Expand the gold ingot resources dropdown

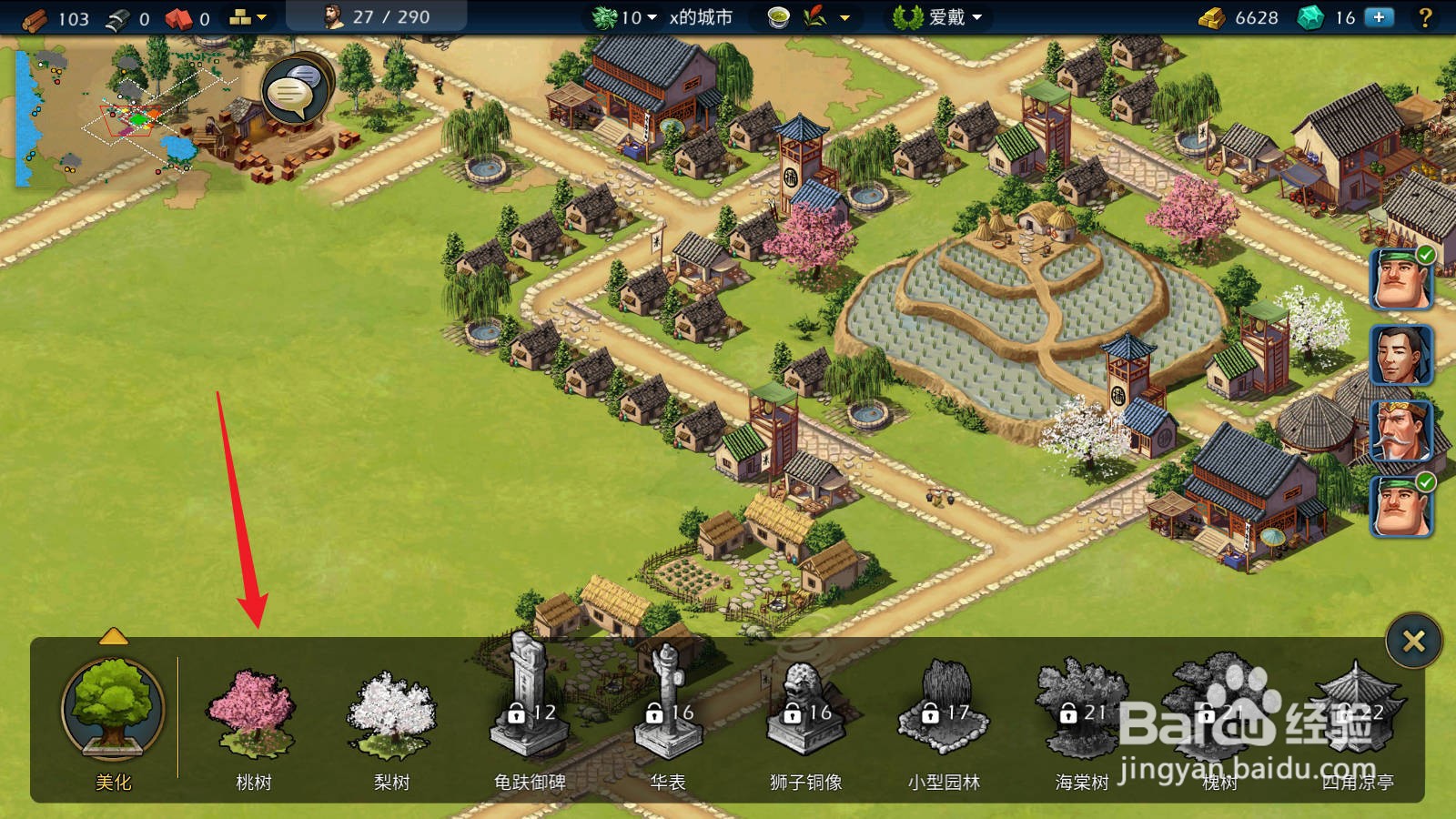[248, 17]
